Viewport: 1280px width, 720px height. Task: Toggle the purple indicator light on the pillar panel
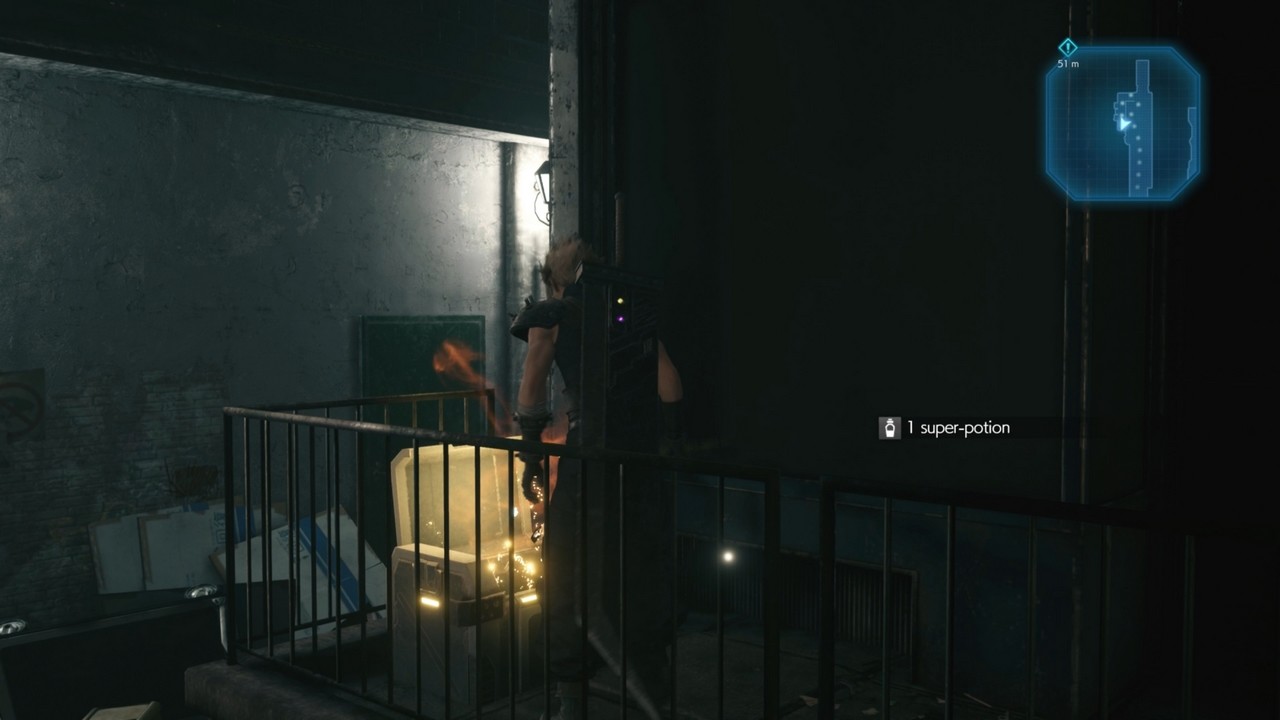pos(621,319)
